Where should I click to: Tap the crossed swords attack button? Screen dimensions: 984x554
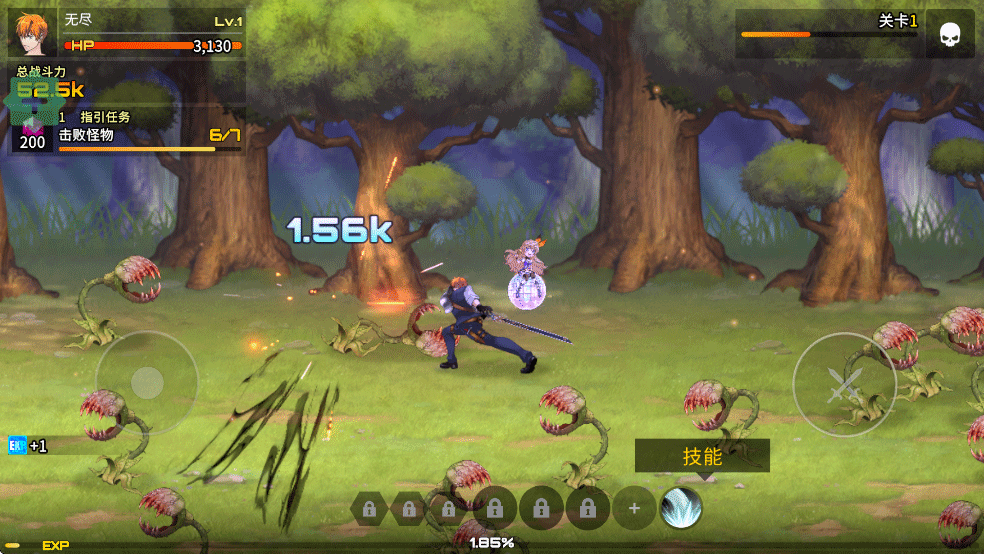(x=843, y=384)
